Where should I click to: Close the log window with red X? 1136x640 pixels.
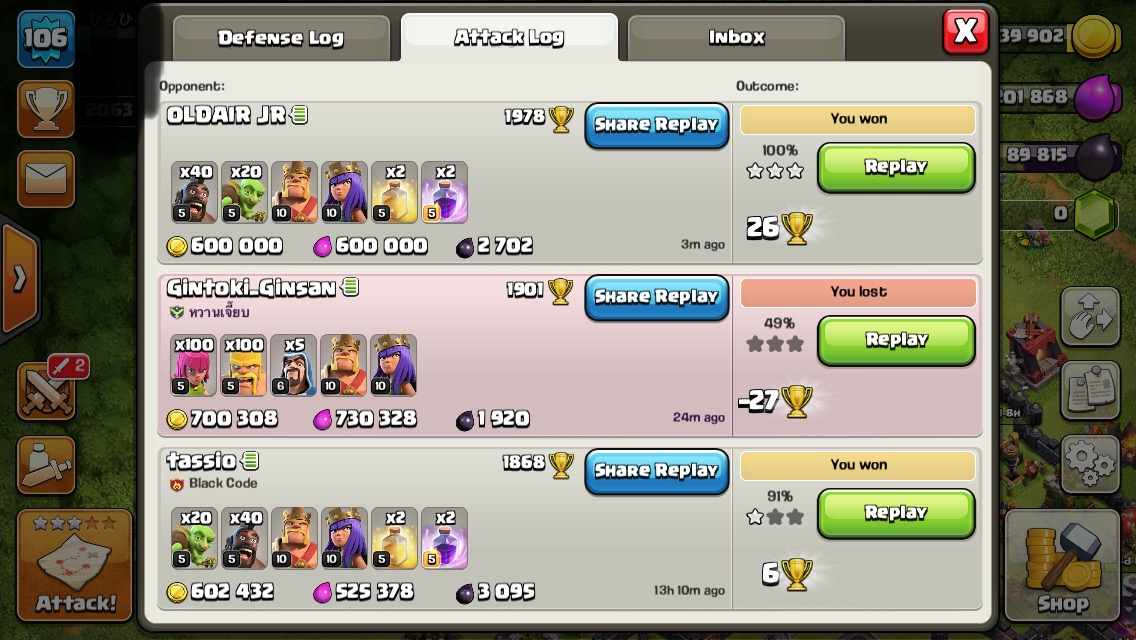coord(965,32)
